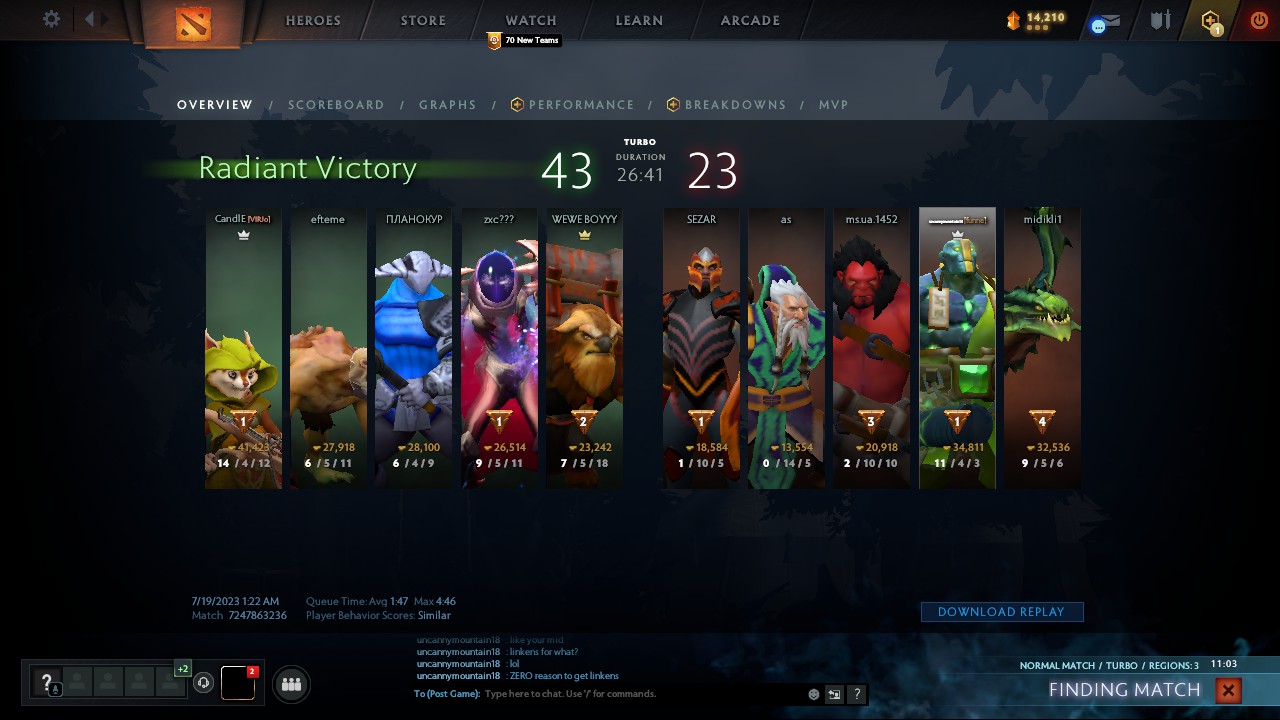Cancel FINDING MATCH with the red X
Image resolution: width=1280 pixels, height=720 pixels.
pyautogui.click(x=1227, y=690)
